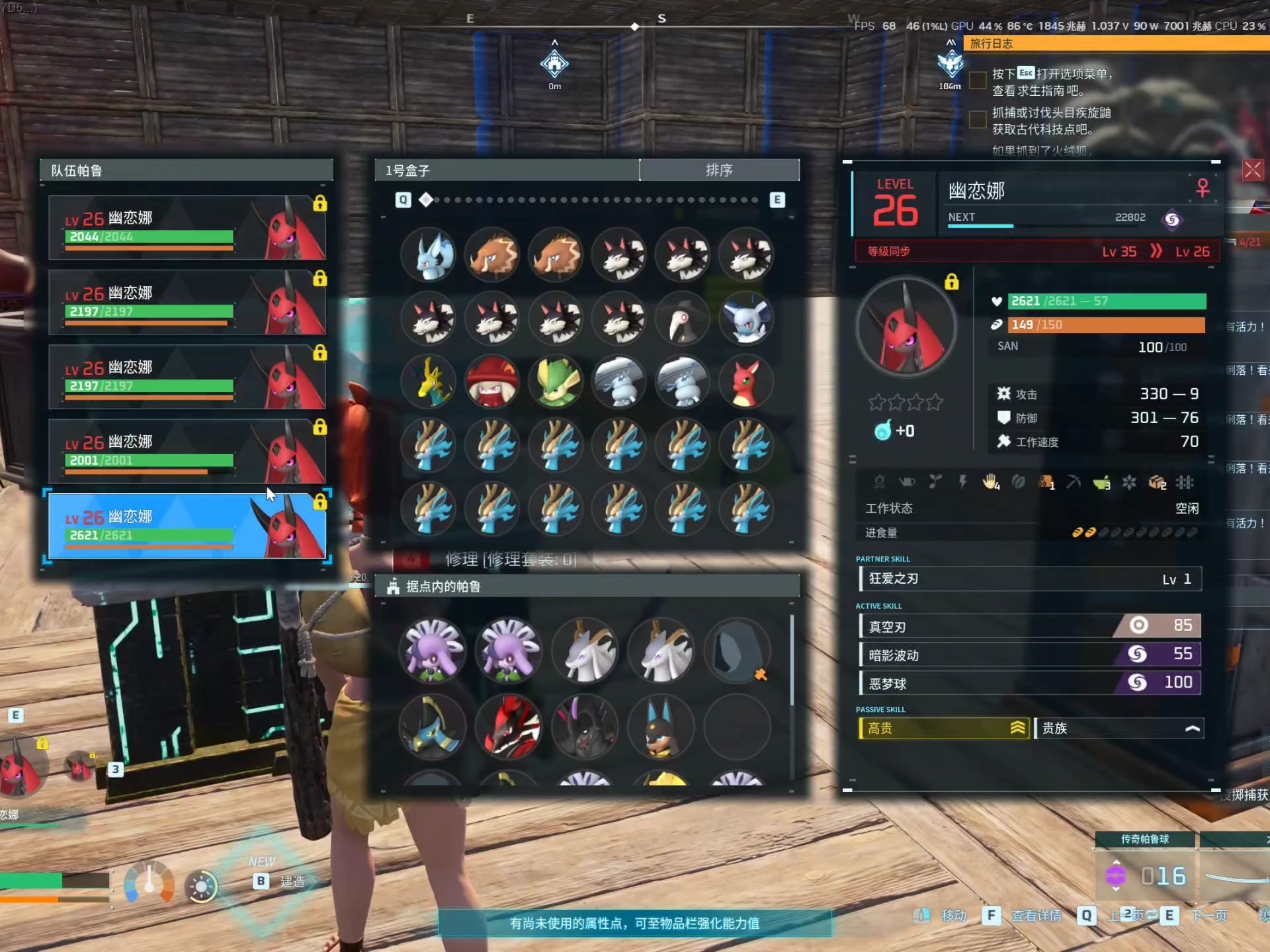Tick the first travel journal checkbox
Viewport: 1270px width, 952px height.
point(978,81)
